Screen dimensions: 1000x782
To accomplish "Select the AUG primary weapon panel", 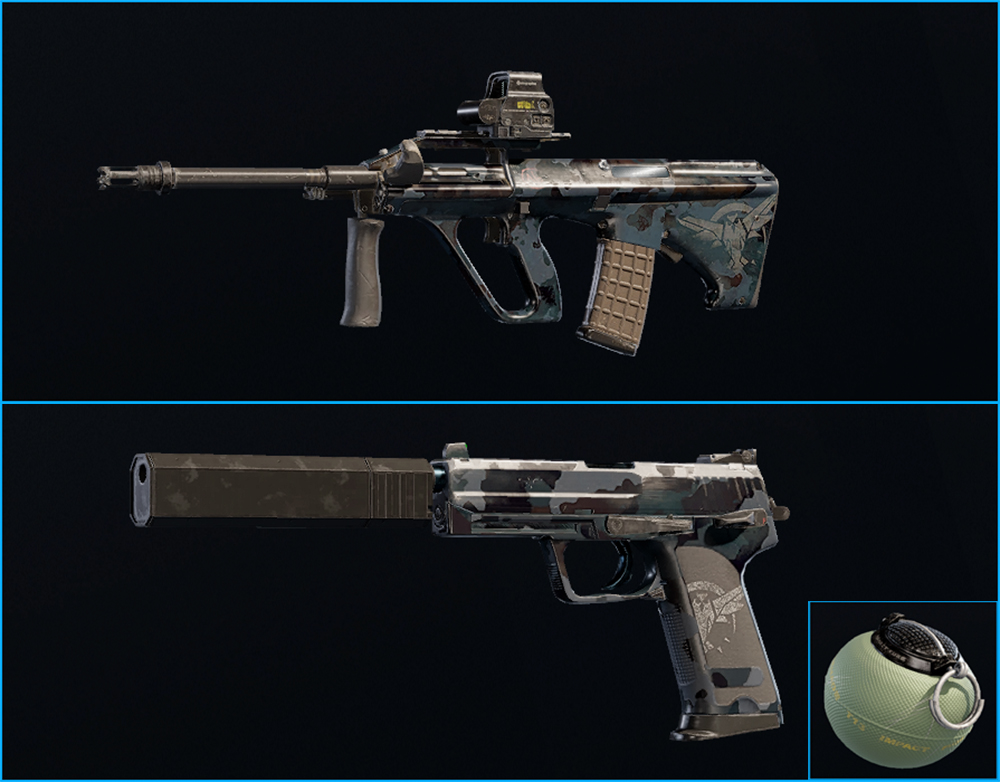I will [500, 200].
